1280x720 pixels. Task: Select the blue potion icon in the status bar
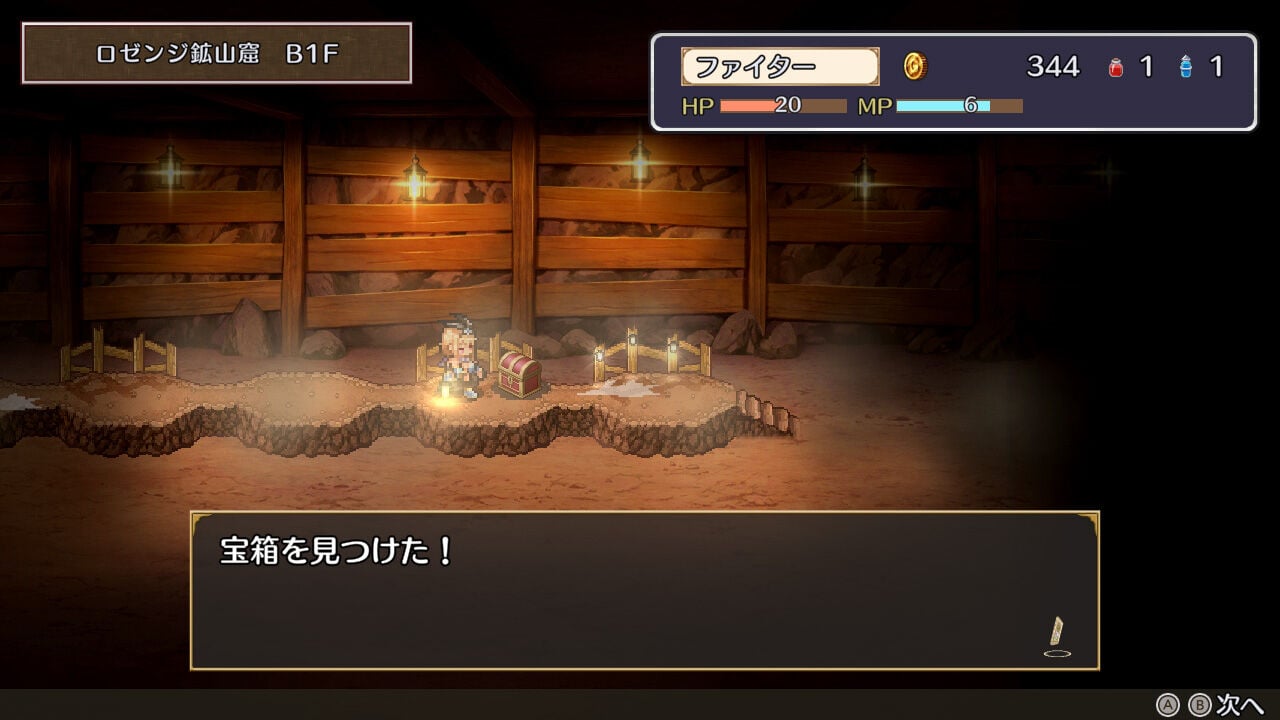[1185, 66]
